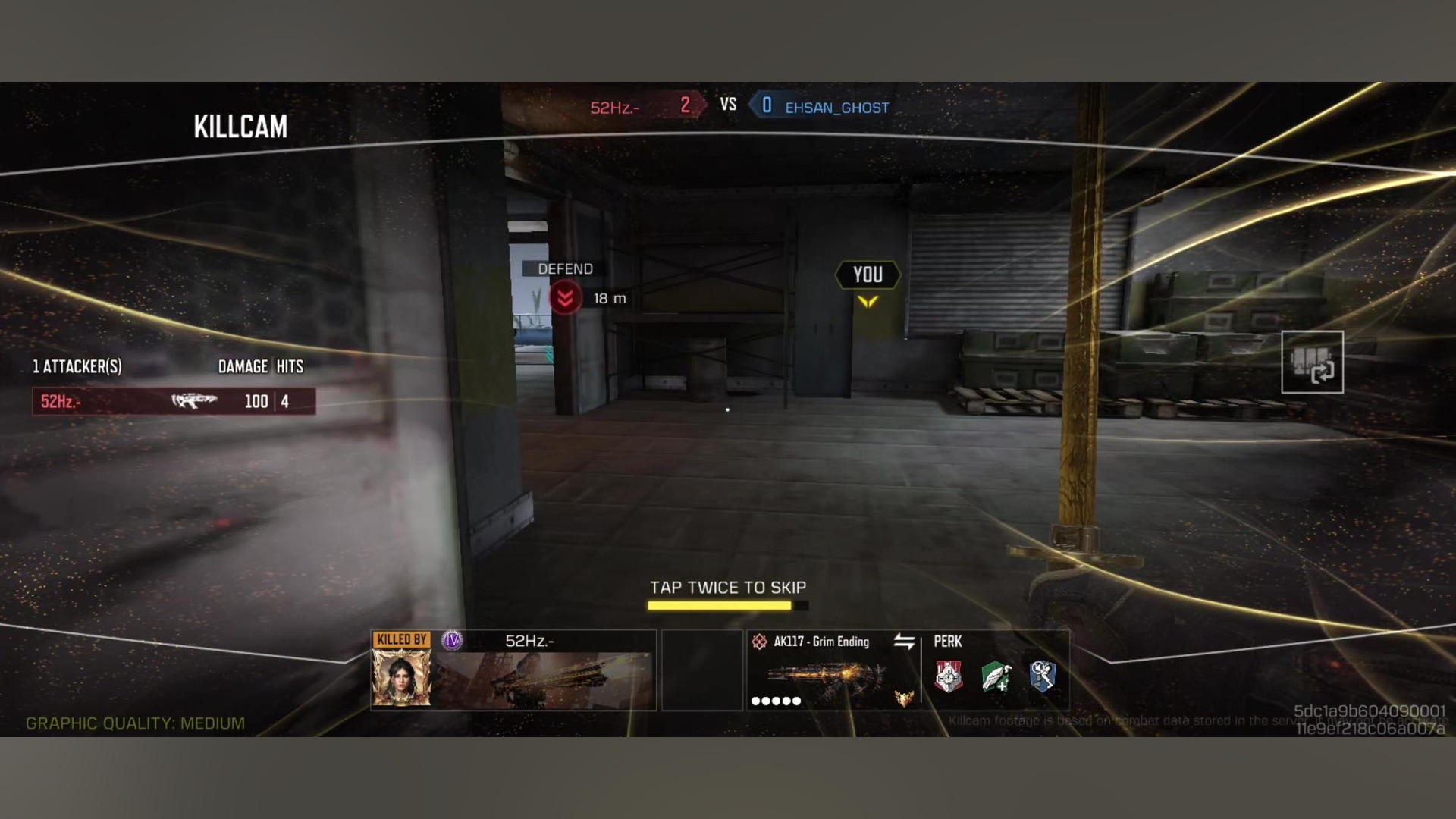Click the red perk icon
Viewport: 1456px width, 819px height.
[949, 676]
